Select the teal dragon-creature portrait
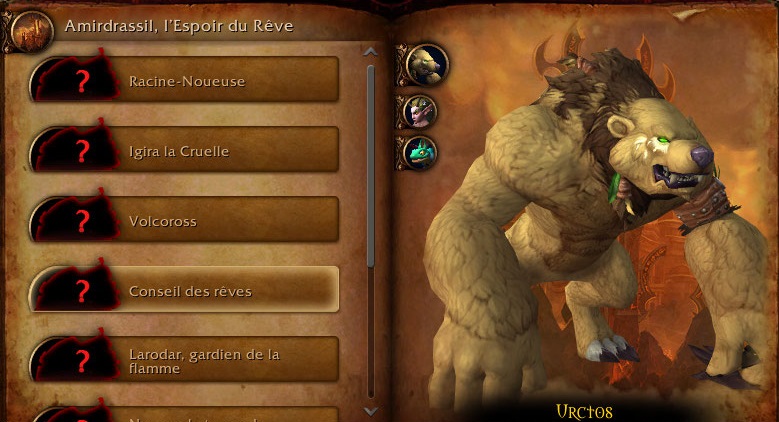 pyautogui.click(x=420, y=153)
